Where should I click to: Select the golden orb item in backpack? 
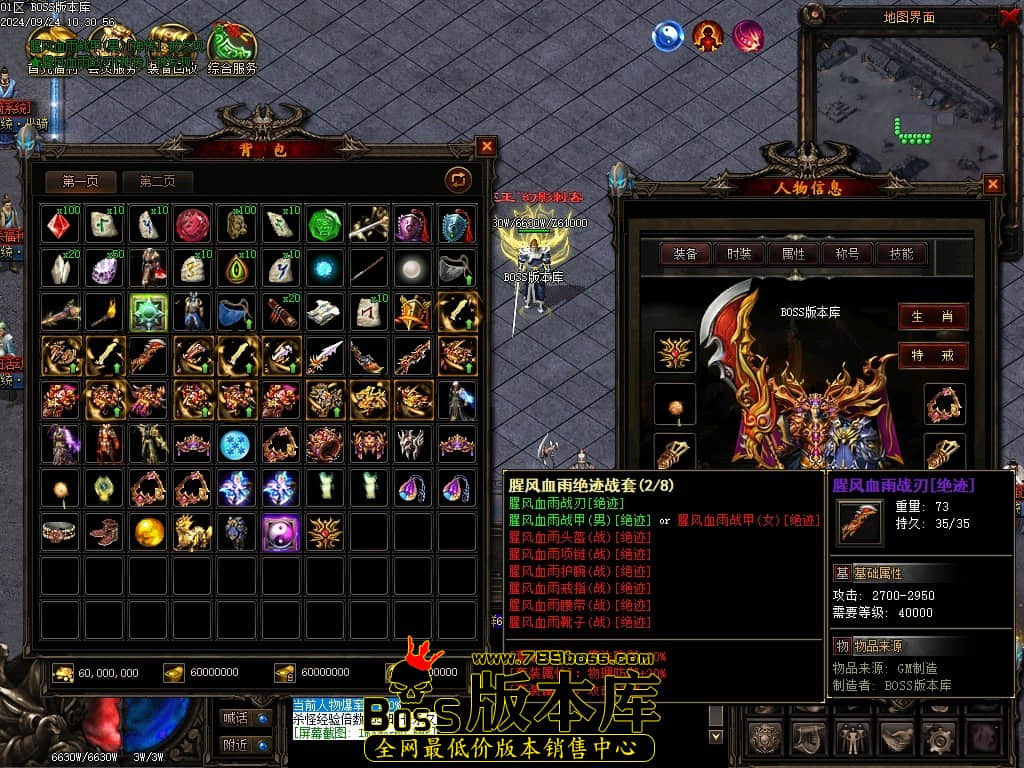150,532
